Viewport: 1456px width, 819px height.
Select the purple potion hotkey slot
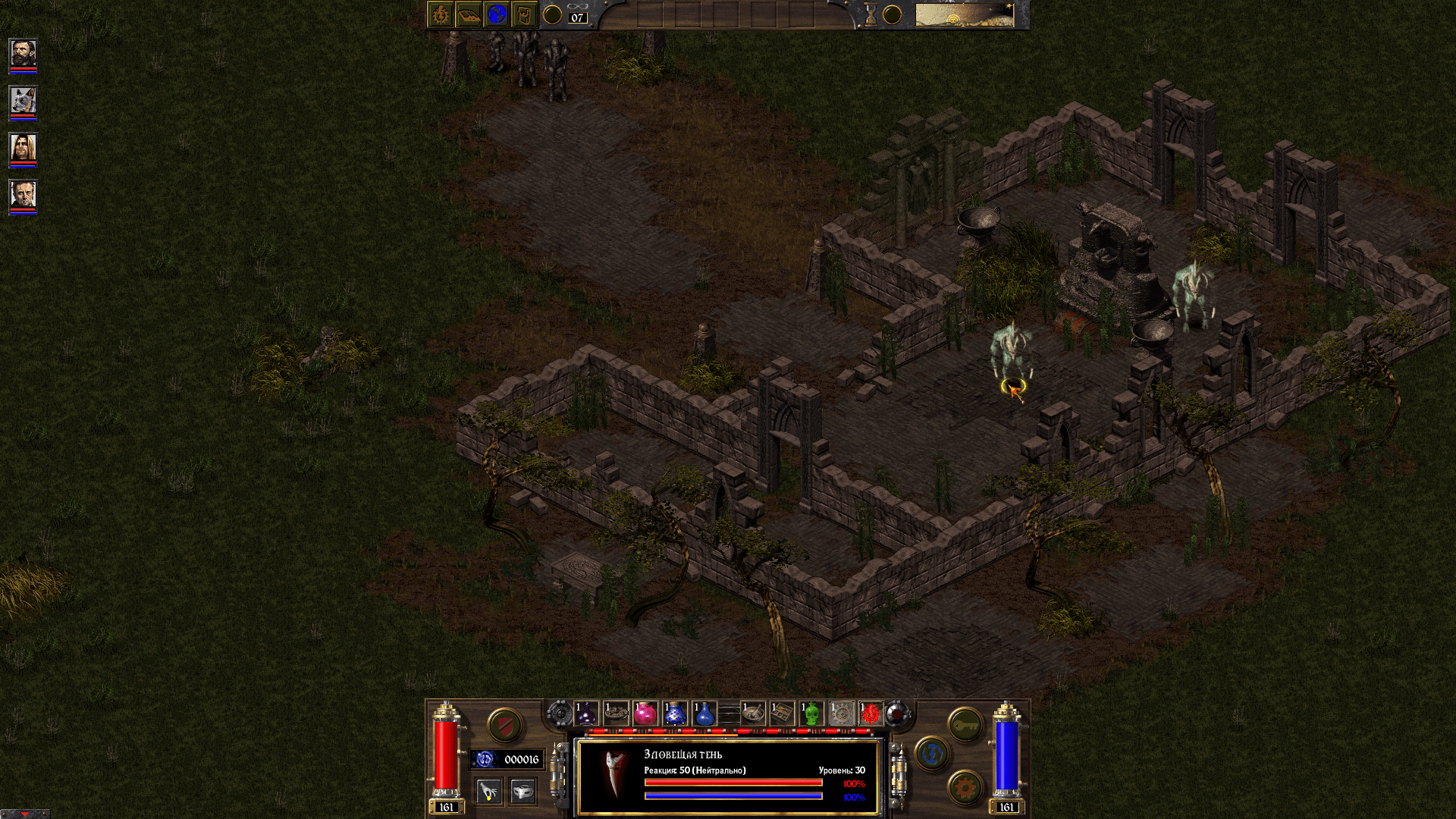[x=585, y=714]
